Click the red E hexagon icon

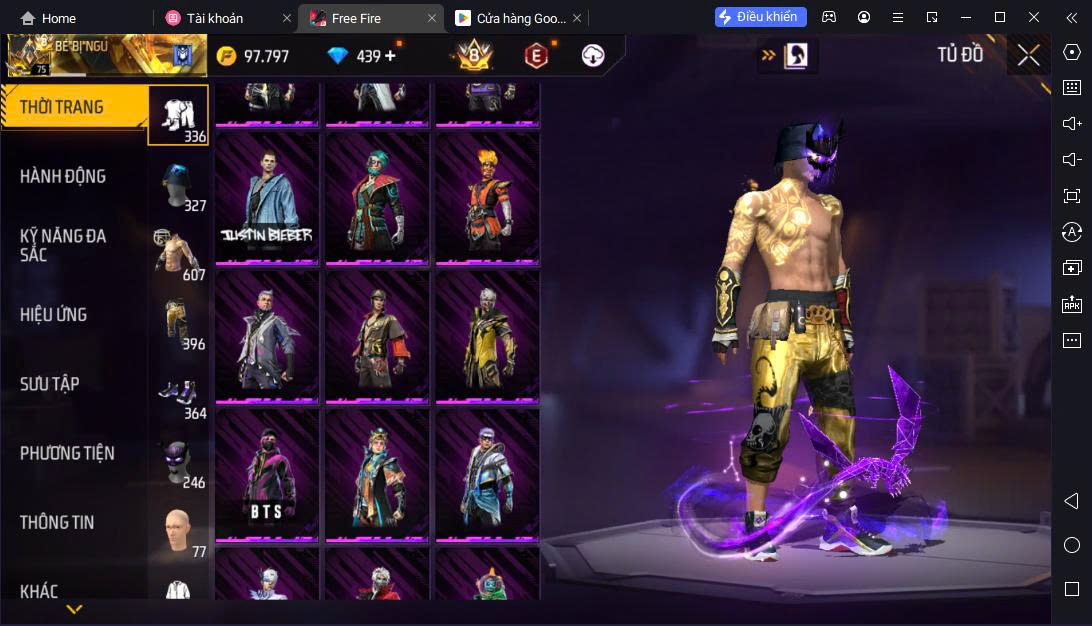tap(537, 56)
